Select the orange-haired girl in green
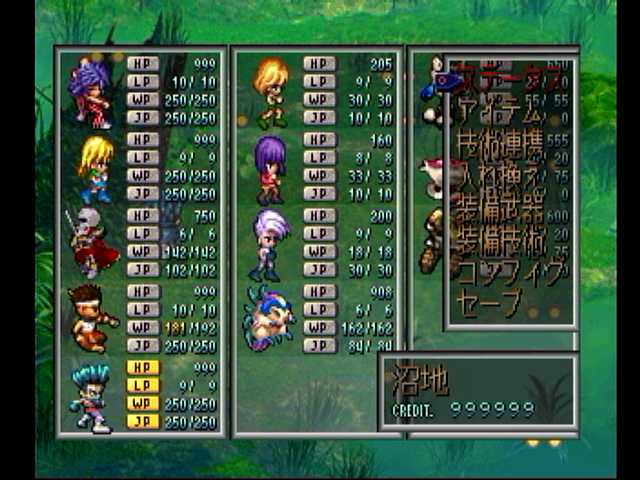 [x=270, y=92]
